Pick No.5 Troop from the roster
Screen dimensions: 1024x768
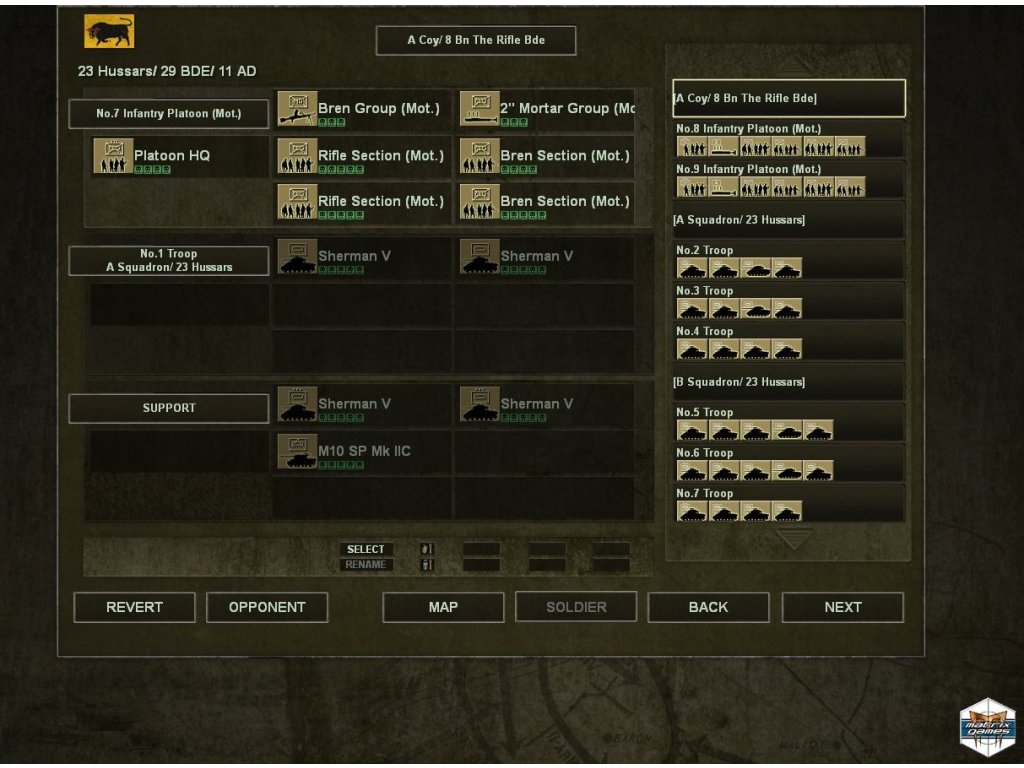pyautogui.click(x=789, y=423)
